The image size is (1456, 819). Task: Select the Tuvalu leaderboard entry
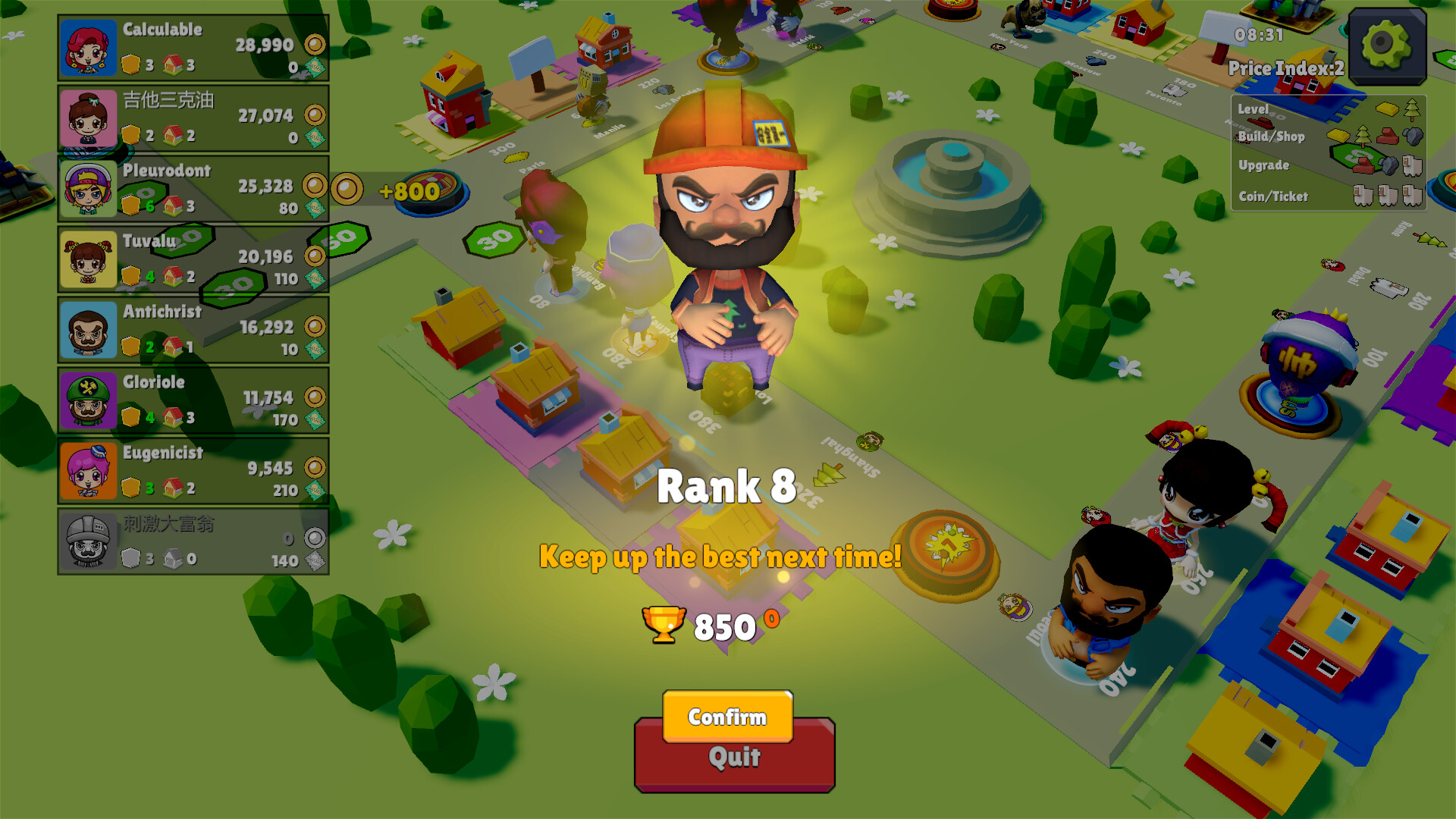192,258
